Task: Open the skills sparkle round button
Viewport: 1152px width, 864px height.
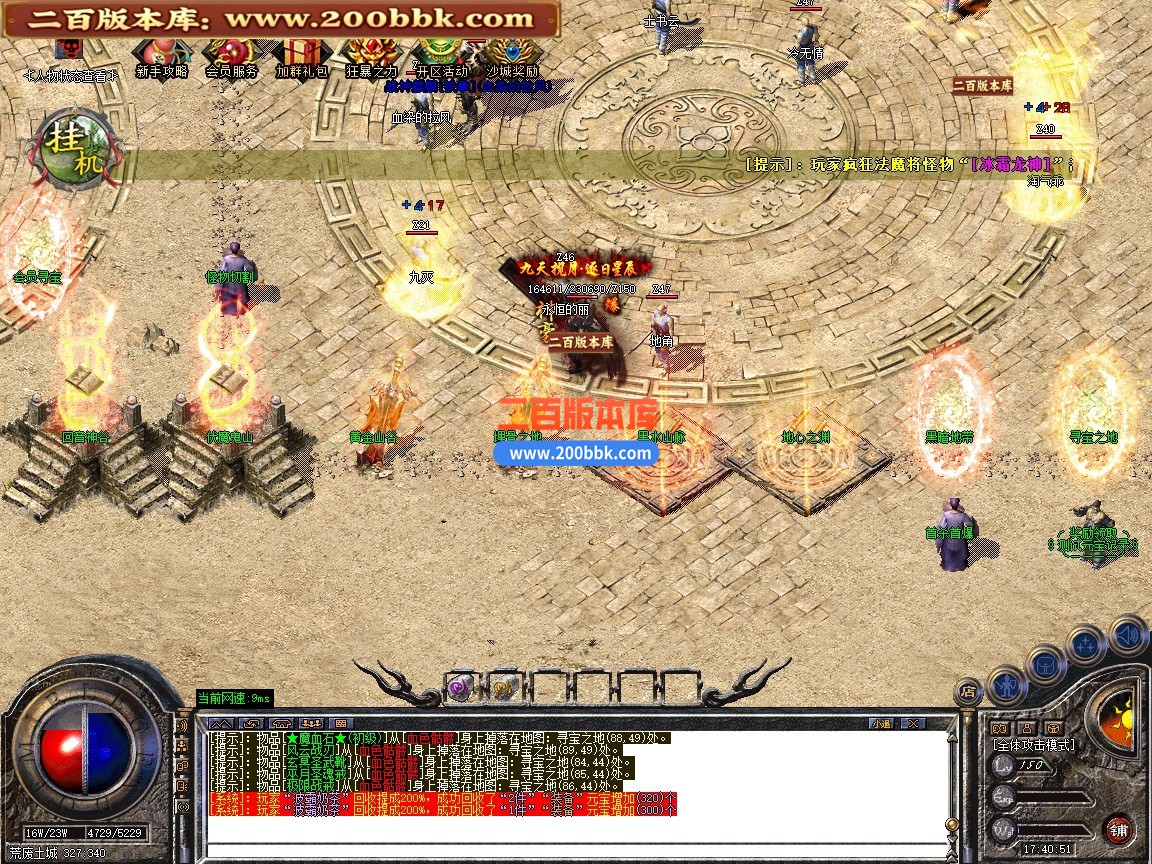Action: click(1087, 645)
